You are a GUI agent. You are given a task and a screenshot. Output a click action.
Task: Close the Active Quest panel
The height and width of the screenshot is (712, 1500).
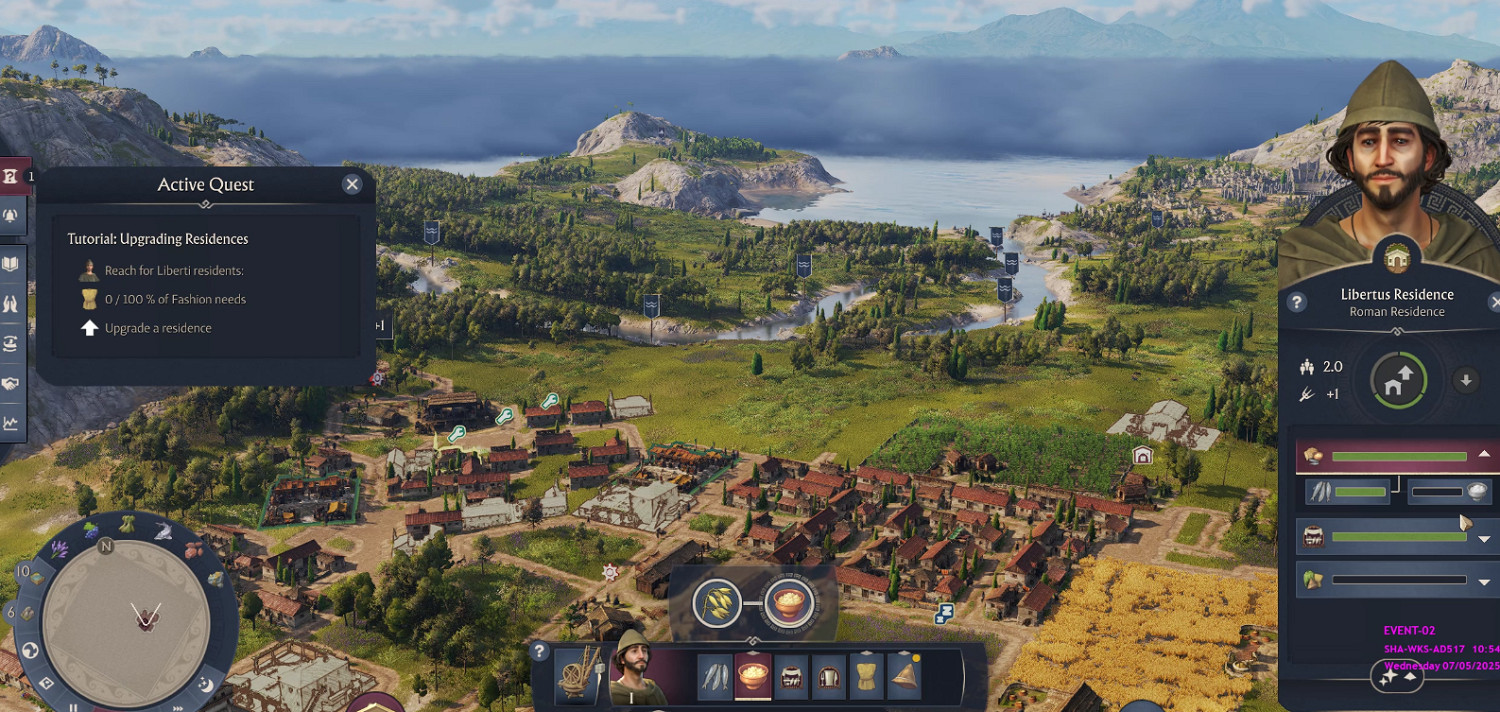point(351,184)
